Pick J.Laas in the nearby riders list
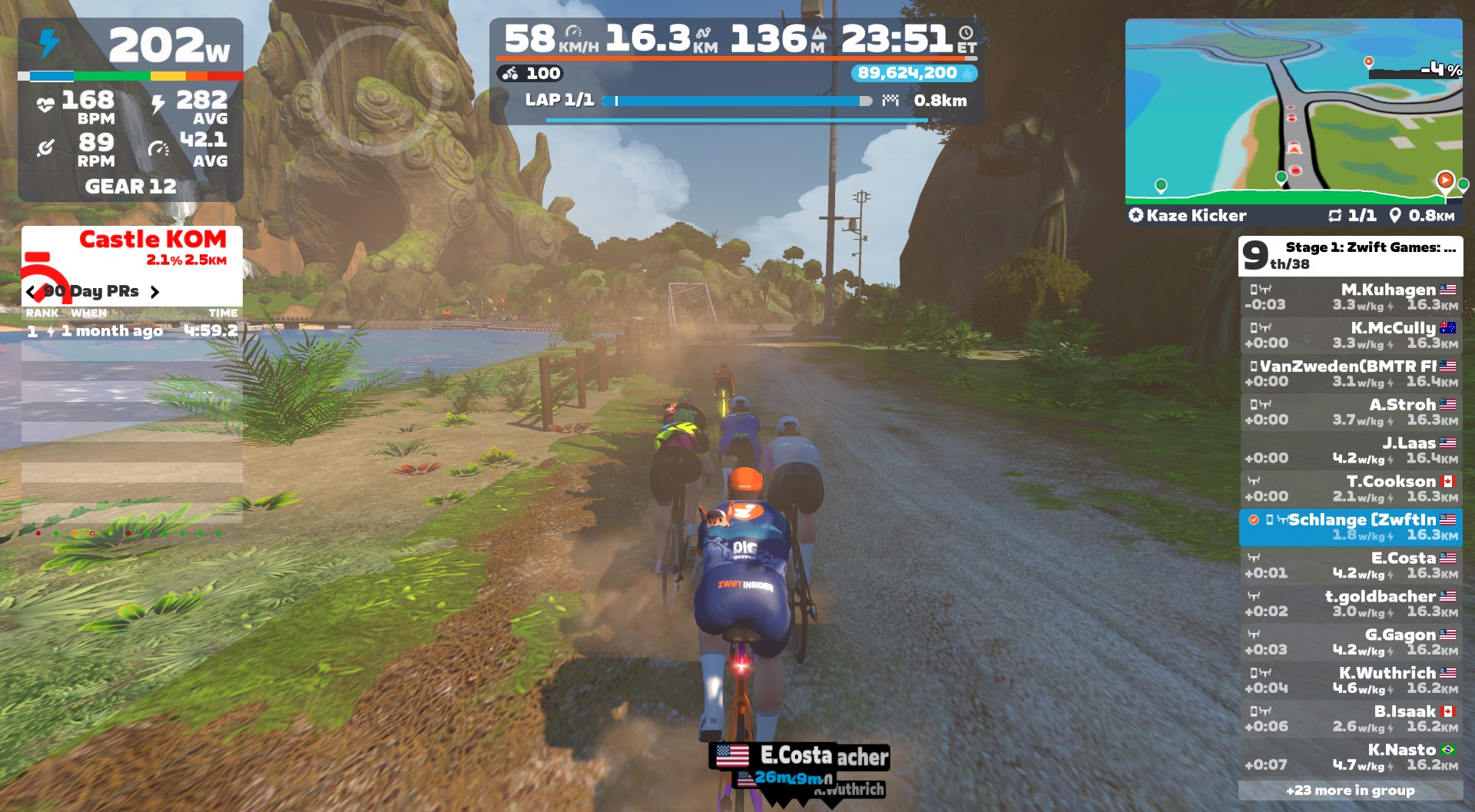The width and height of the screenshot is (1475, 812). [x=1351, y=451]
